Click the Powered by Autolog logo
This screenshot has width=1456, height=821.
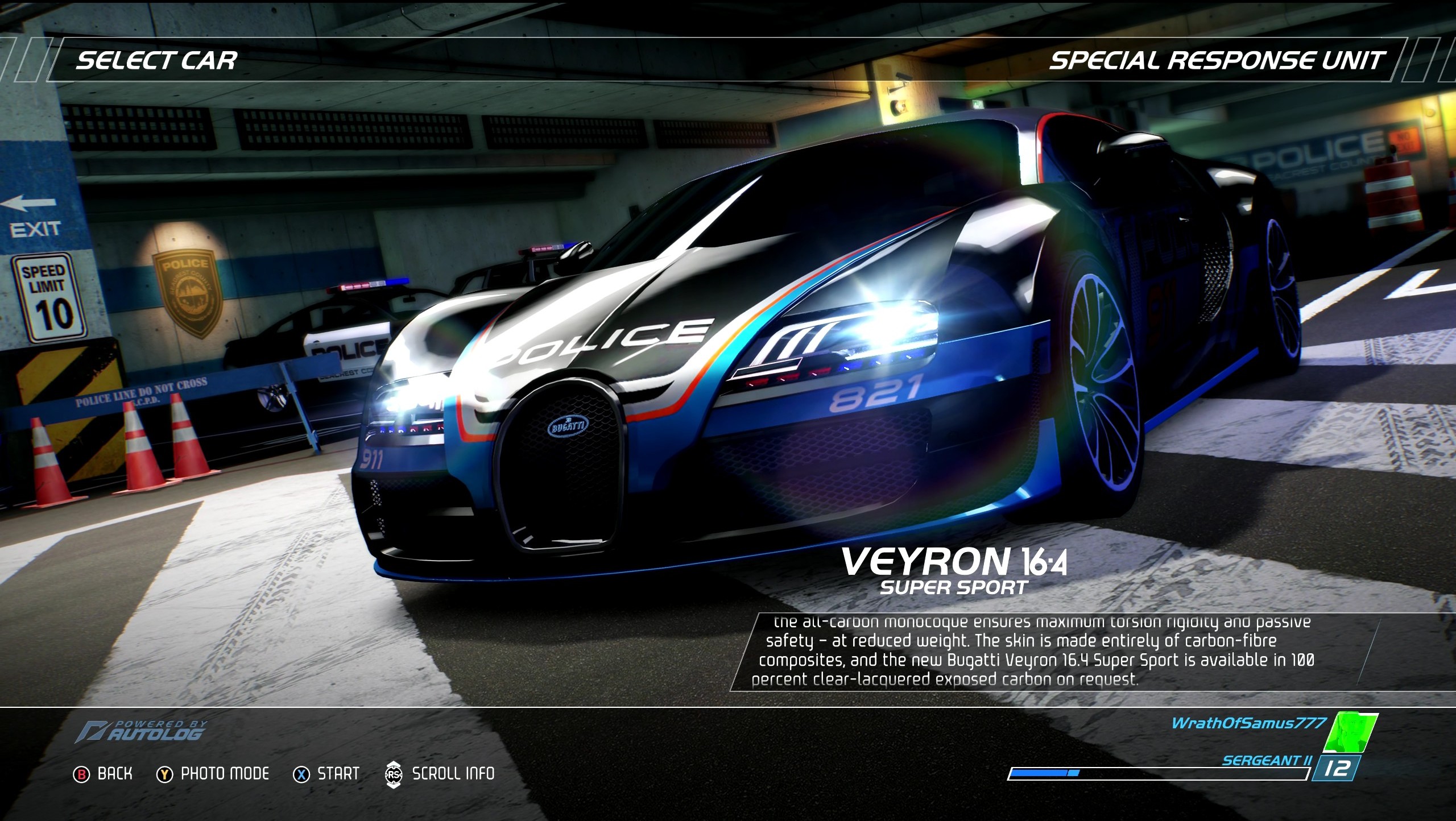point(142,731)
